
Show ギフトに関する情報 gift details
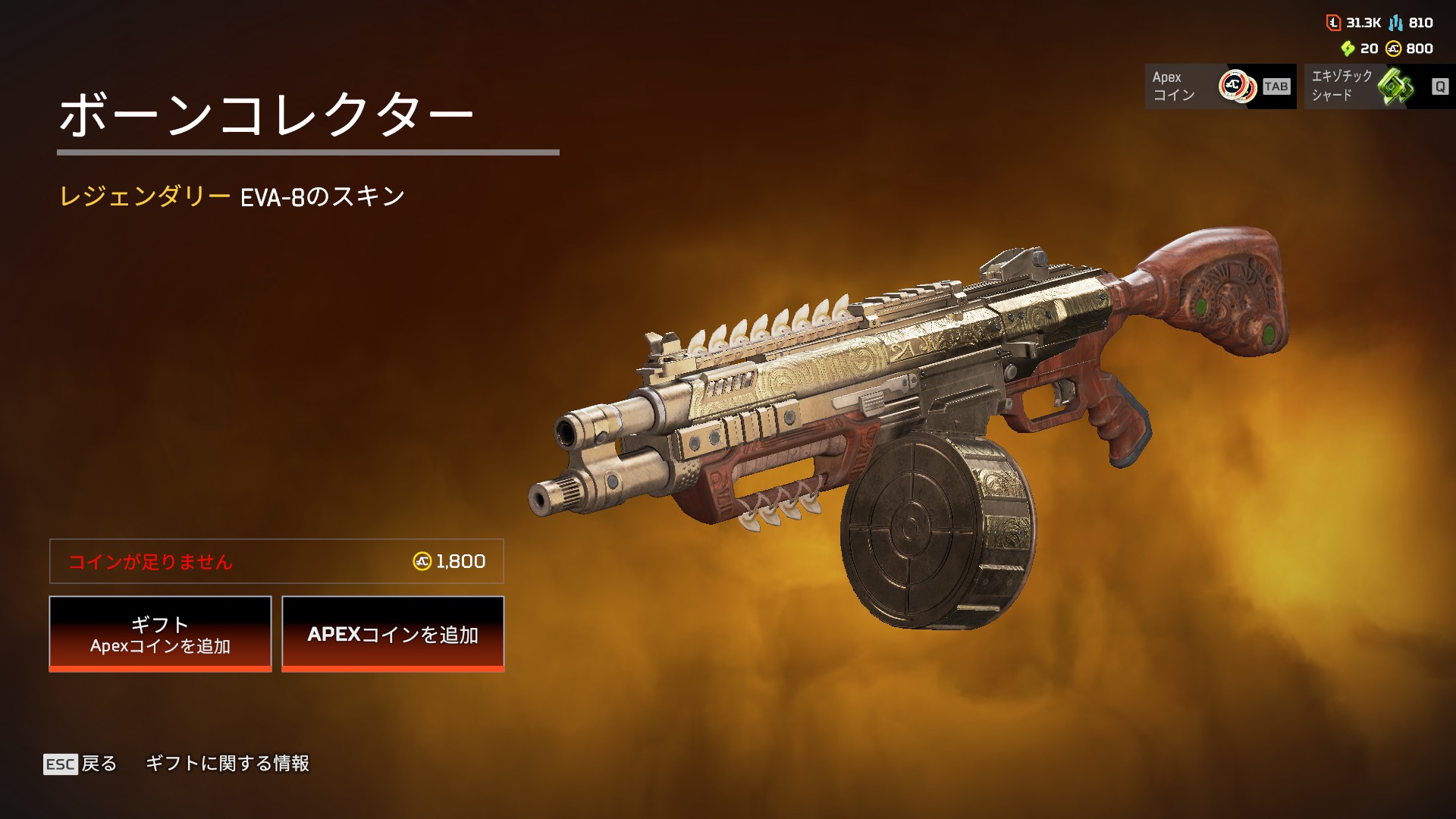[x=227, y=764]
